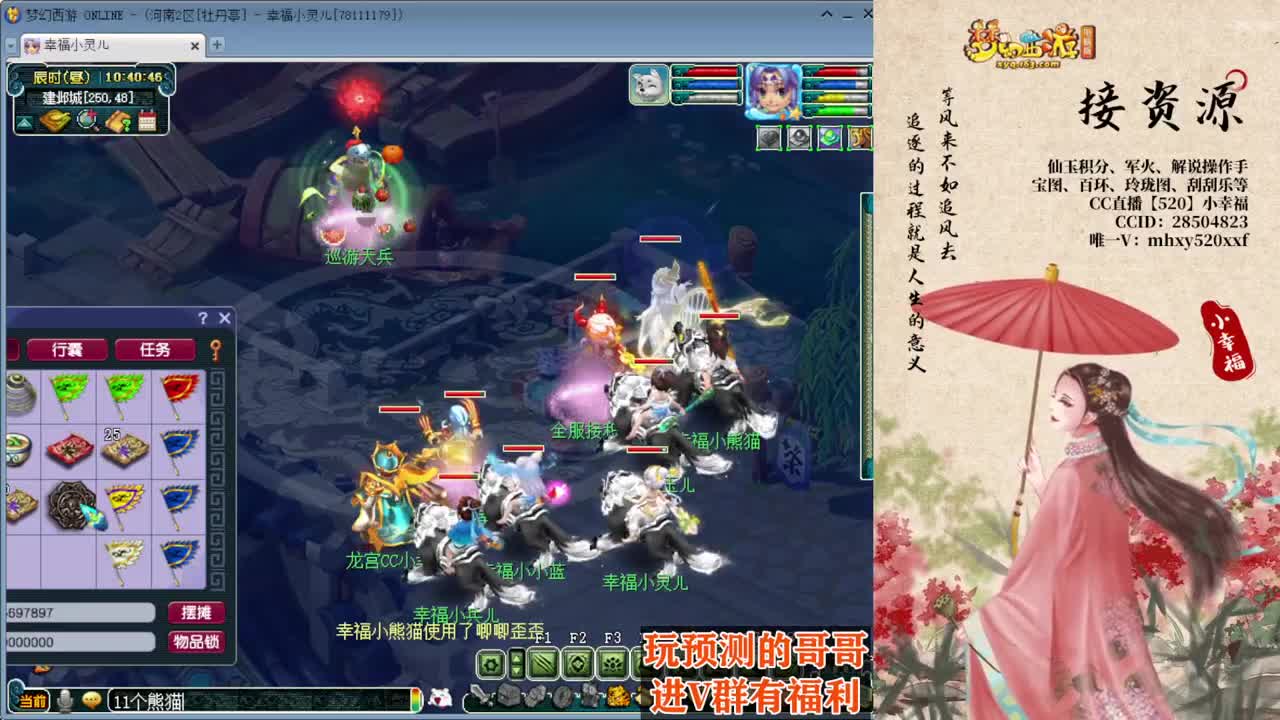
Task: Open the world map magnifier icon
Action: click(87, 120)
